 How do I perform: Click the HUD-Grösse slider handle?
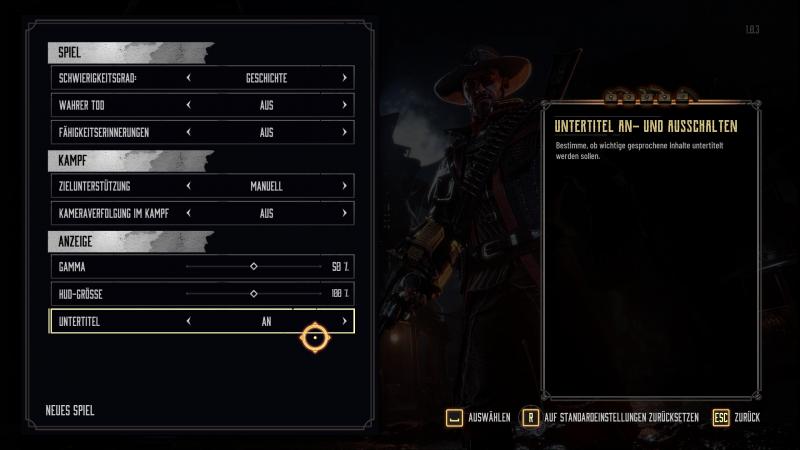(253, 294)
